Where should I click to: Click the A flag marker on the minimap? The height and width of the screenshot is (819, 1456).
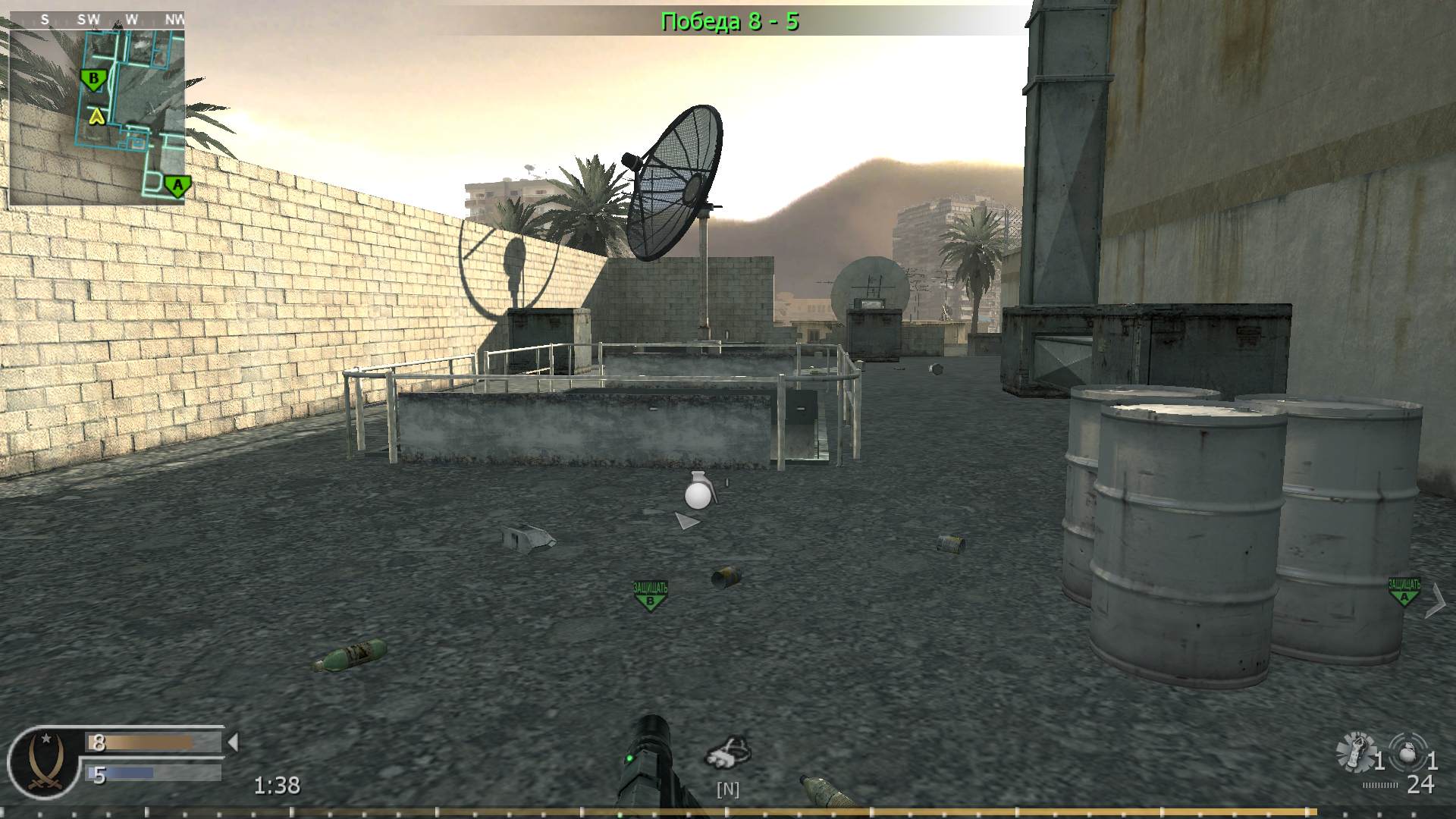point(176,185)
